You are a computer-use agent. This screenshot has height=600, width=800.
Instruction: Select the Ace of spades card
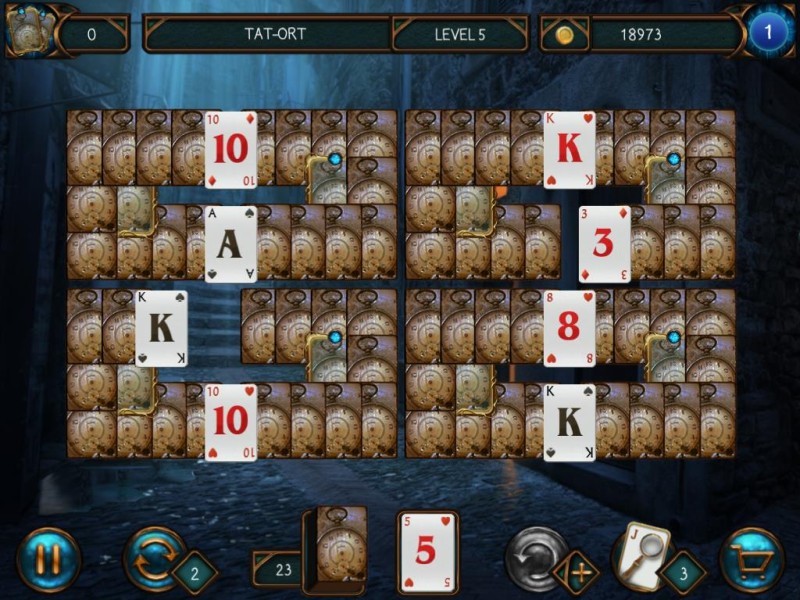click(230, 244)
